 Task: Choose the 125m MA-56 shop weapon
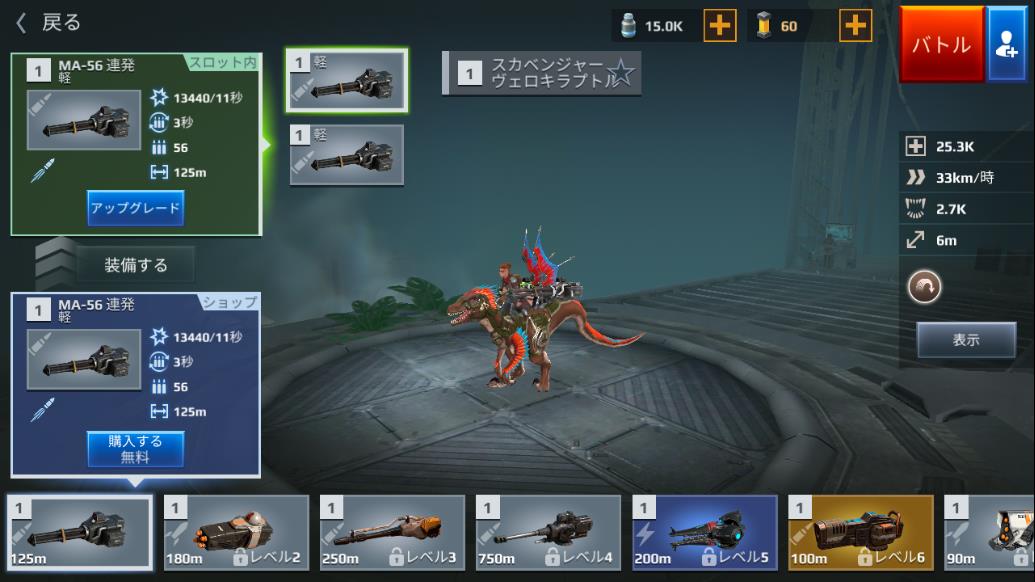click(x=81, y=532)
